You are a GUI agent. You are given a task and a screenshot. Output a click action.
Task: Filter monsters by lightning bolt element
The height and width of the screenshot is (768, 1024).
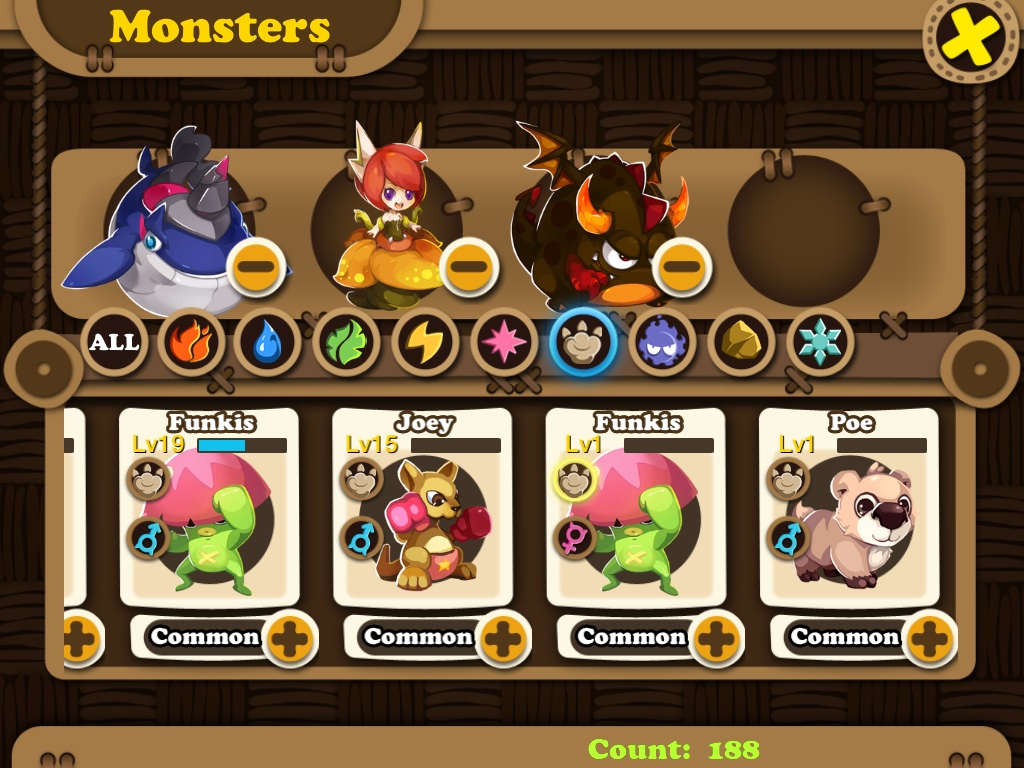[x=424, y=342]
